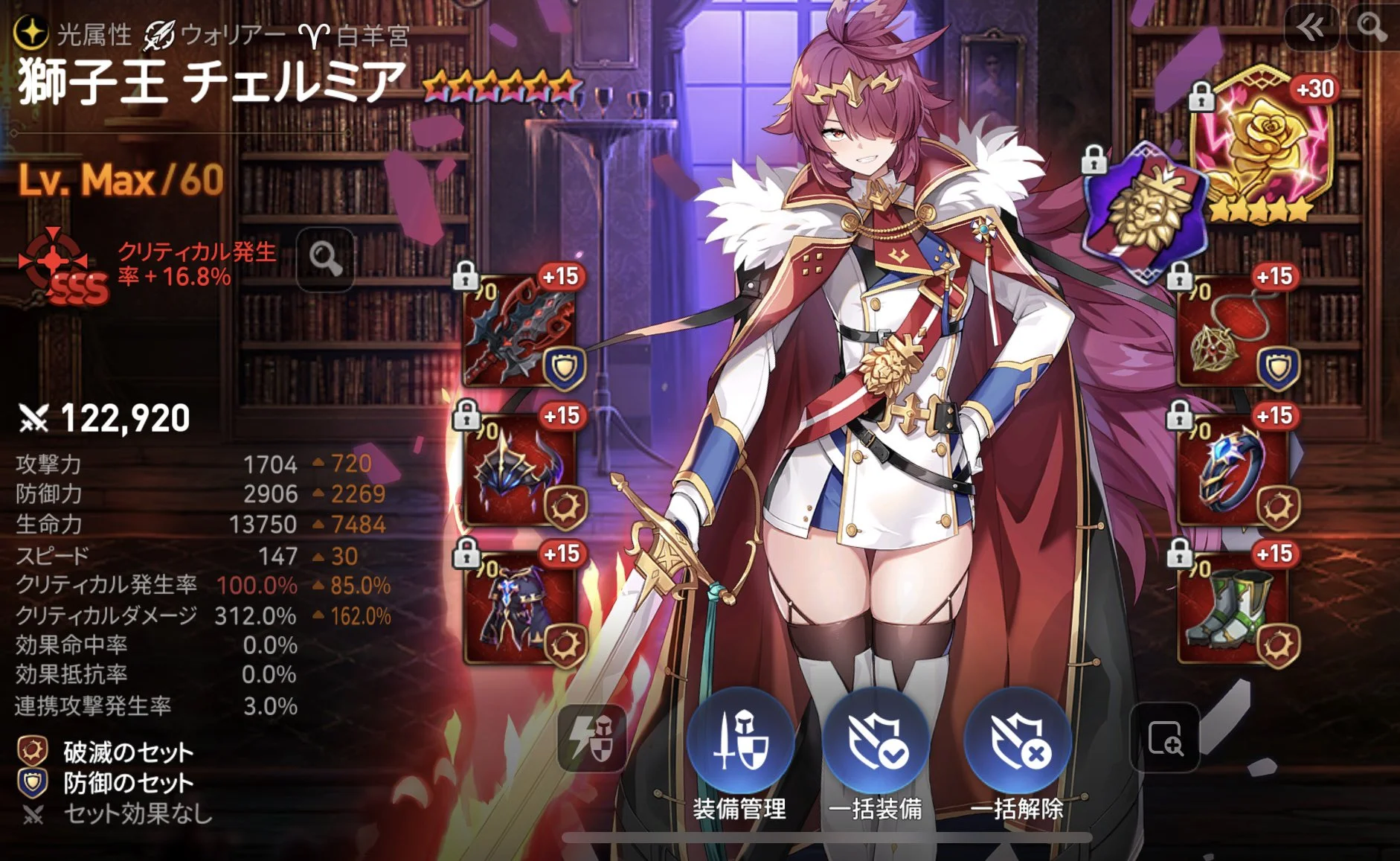Open the inspect details magnifier square button
This screenshot has width=1400, height=861.
click(x=1164, y=738)
